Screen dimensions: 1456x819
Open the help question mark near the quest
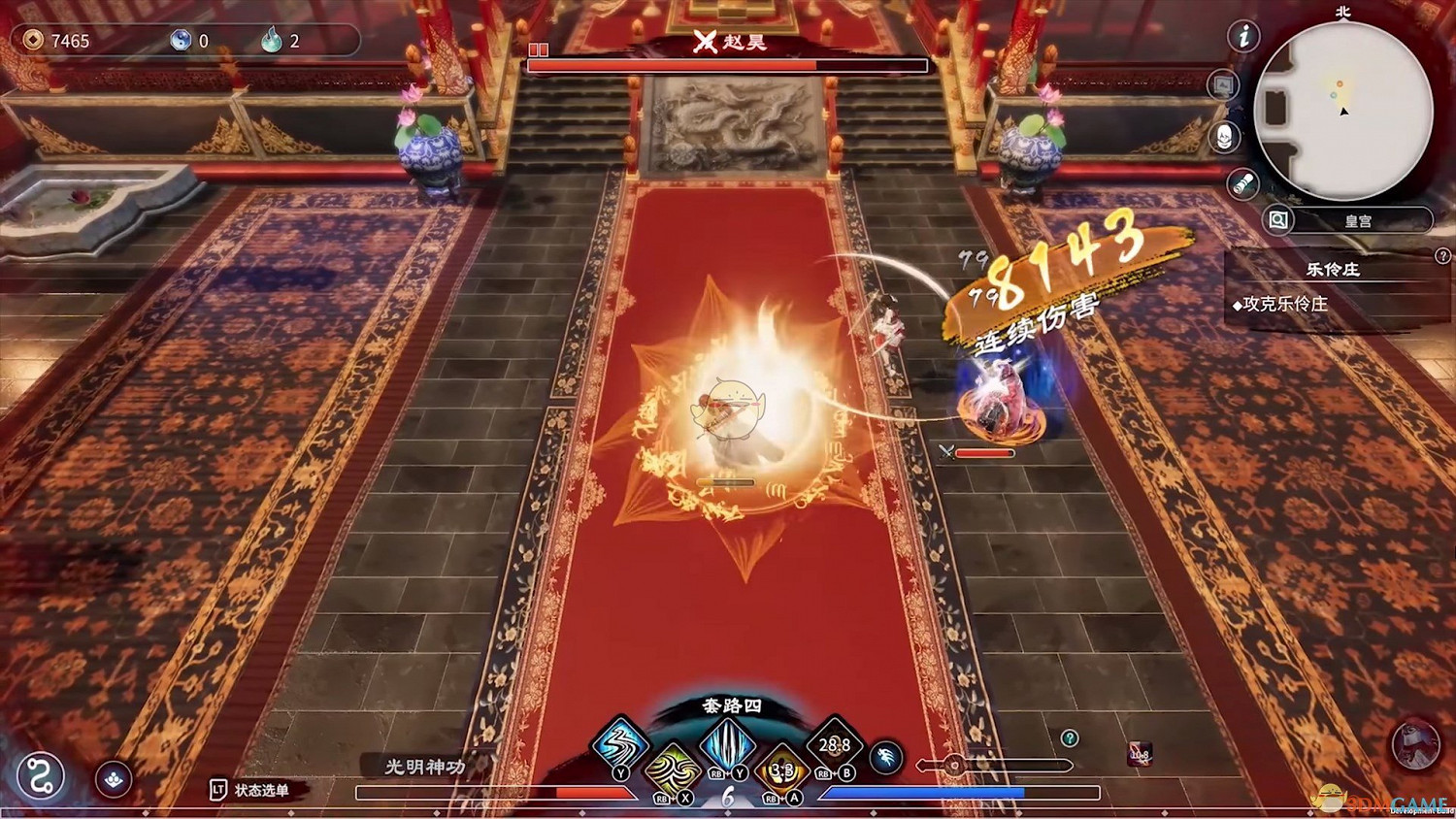pos(1443,256)
